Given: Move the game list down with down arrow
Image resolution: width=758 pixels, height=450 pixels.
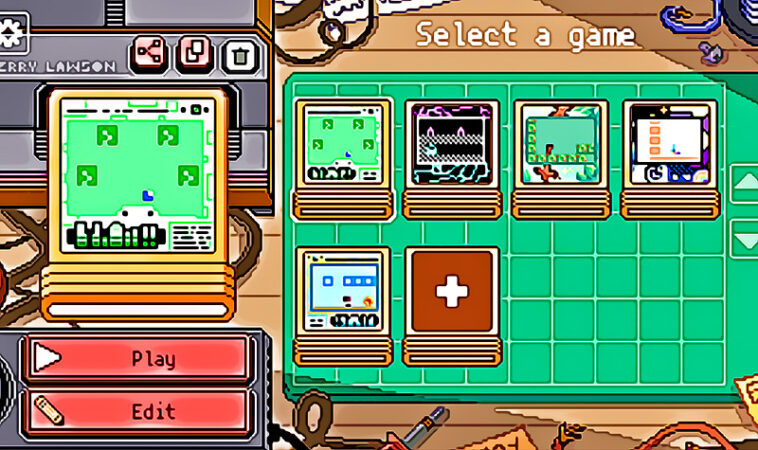Looking at the screenshot, I should (x=746, y=240).
